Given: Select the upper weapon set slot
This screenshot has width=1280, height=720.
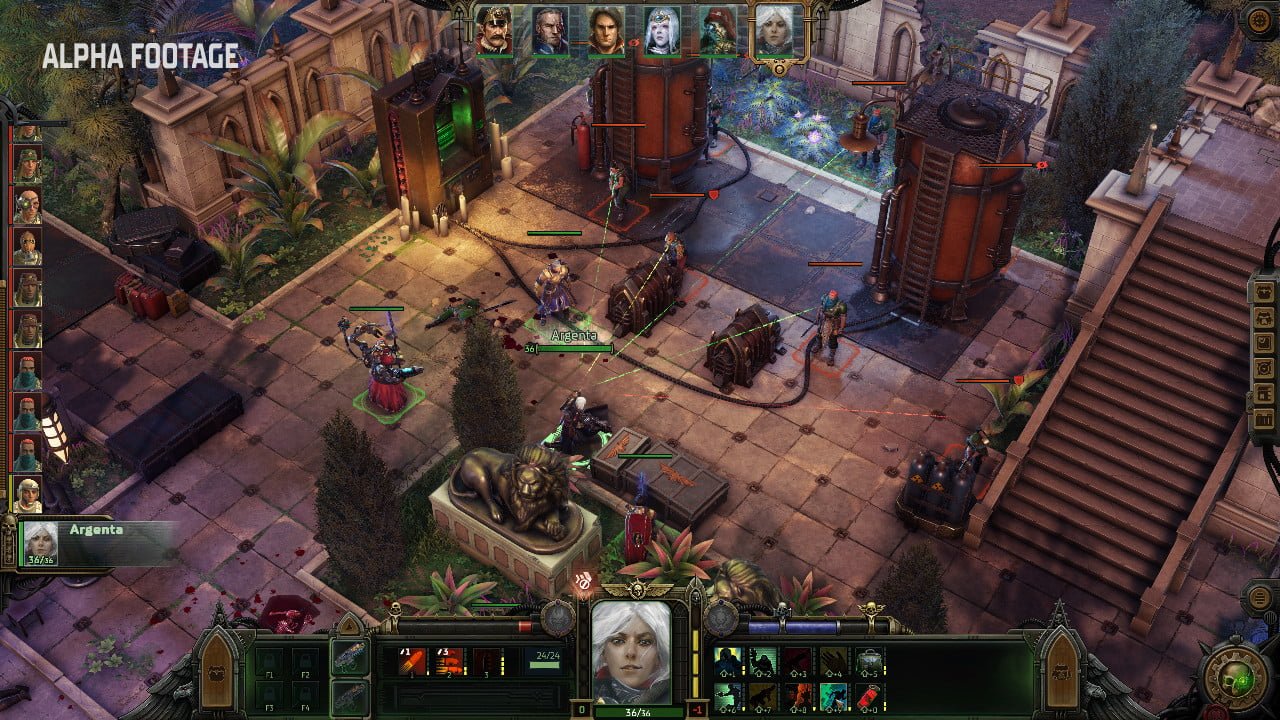Looking at the screenshot, I should (349, 659).
